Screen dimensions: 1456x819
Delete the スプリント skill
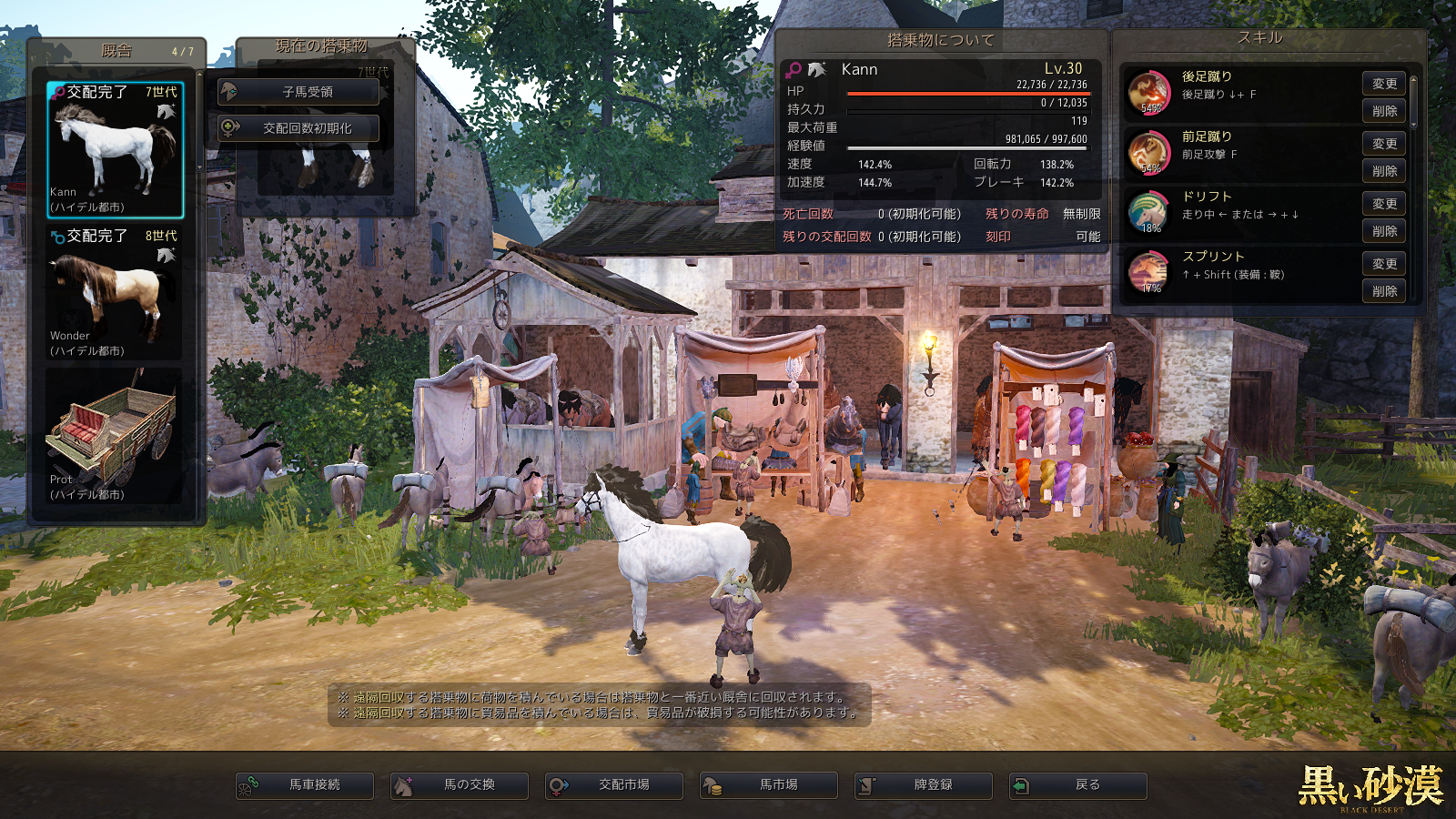pos(1383,291)
